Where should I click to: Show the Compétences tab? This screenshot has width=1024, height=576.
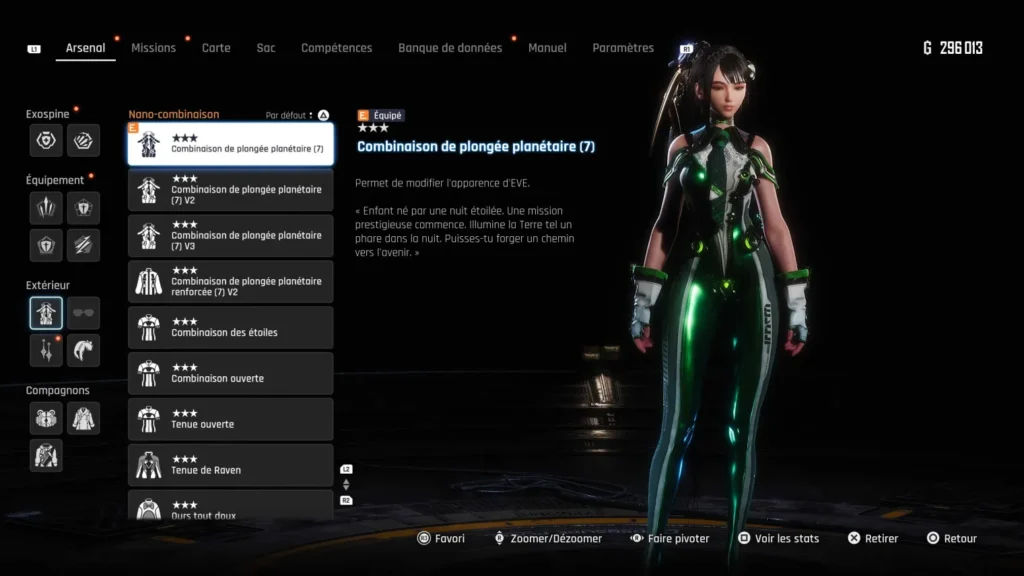click(336, 48)
